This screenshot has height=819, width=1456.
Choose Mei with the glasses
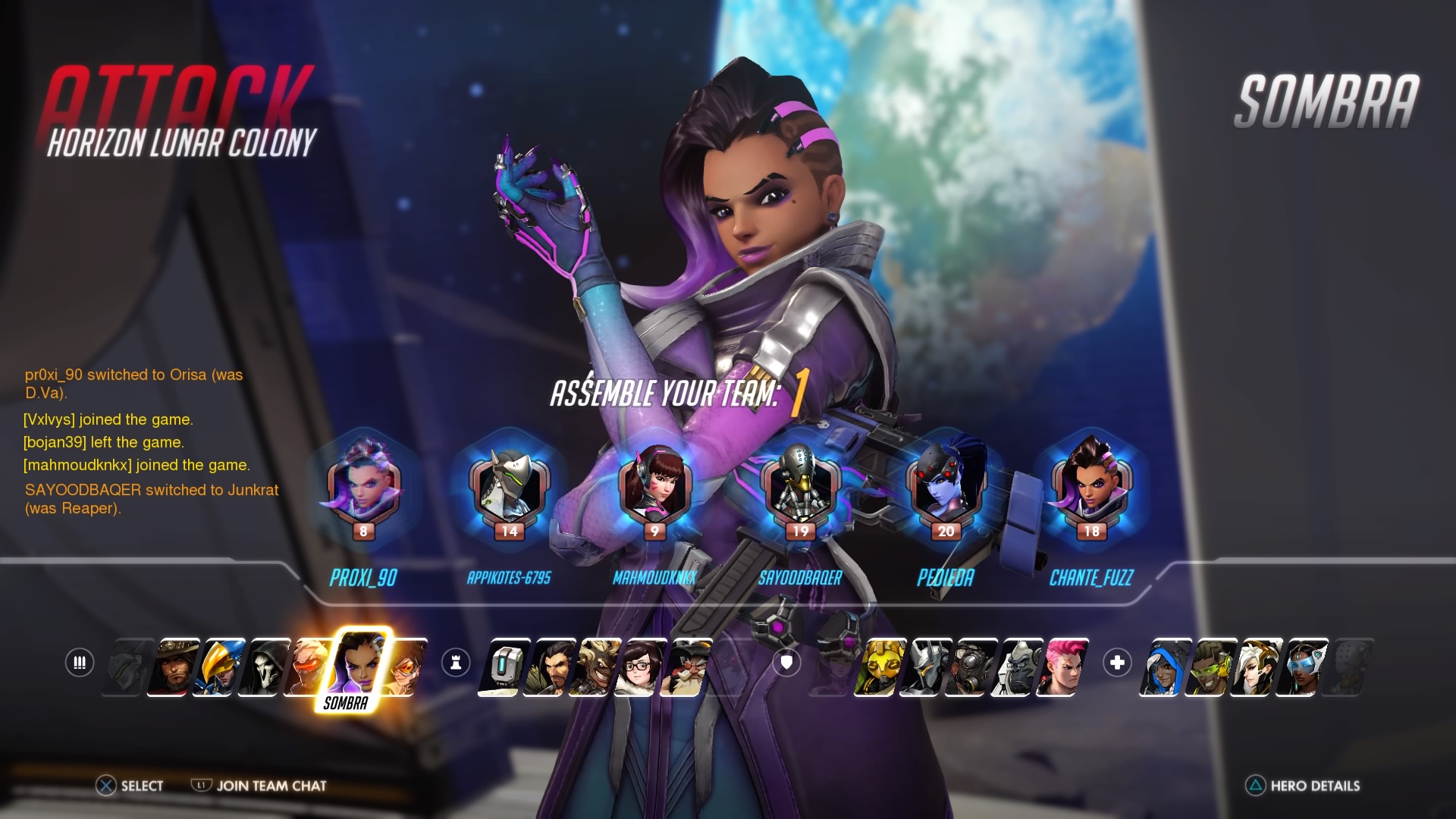point(643,667)
